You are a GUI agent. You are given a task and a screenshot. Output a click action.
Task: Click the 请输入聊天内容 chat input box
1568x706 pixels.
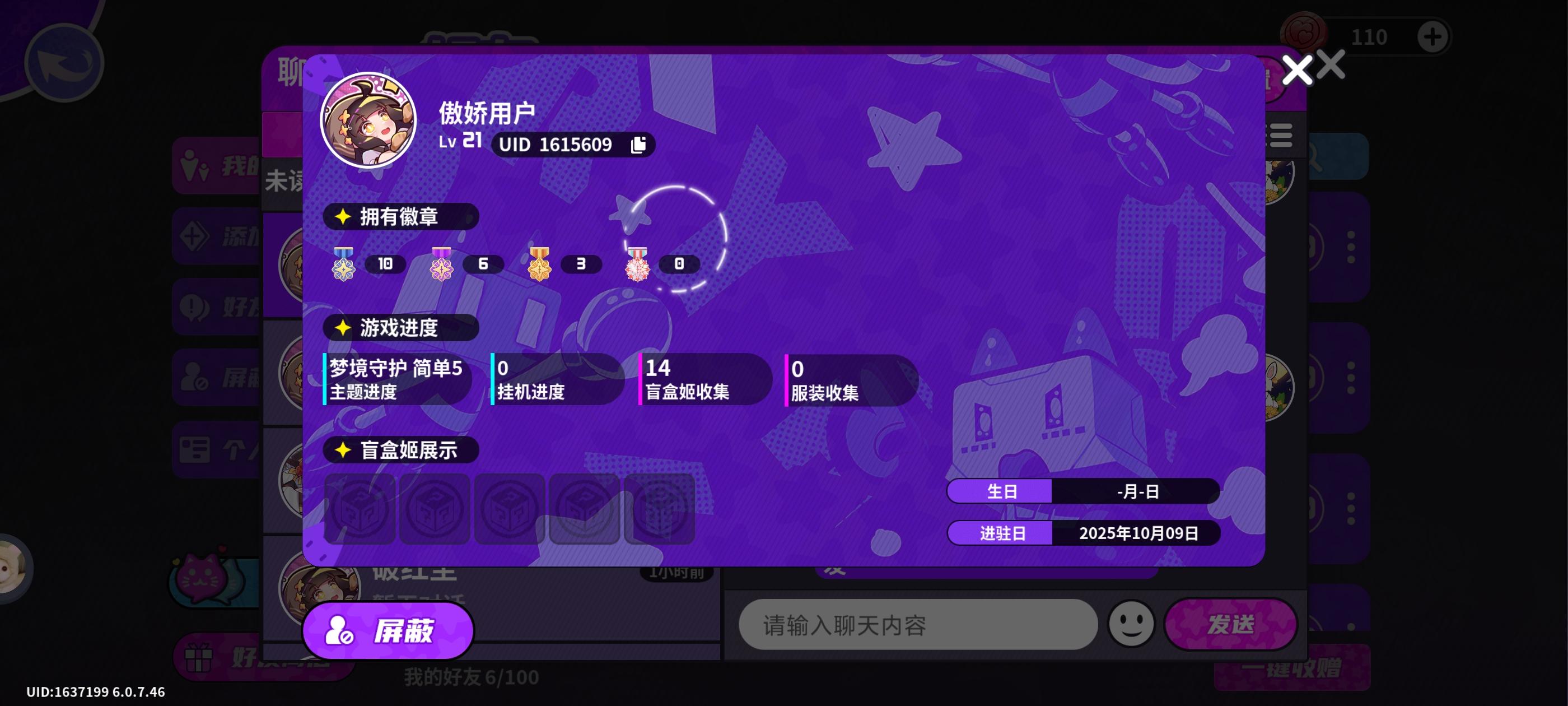tap(918, 624)
